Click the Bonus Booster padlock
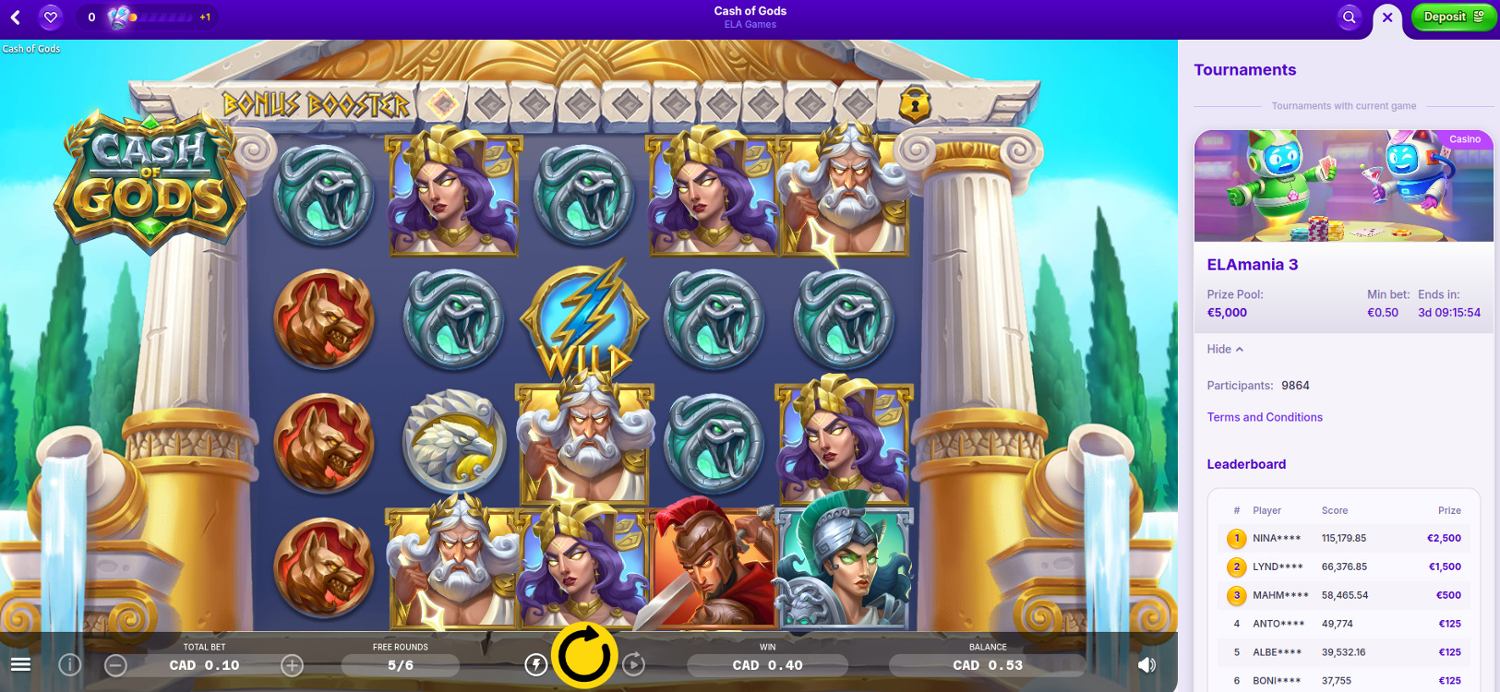 tap(911, 103)
